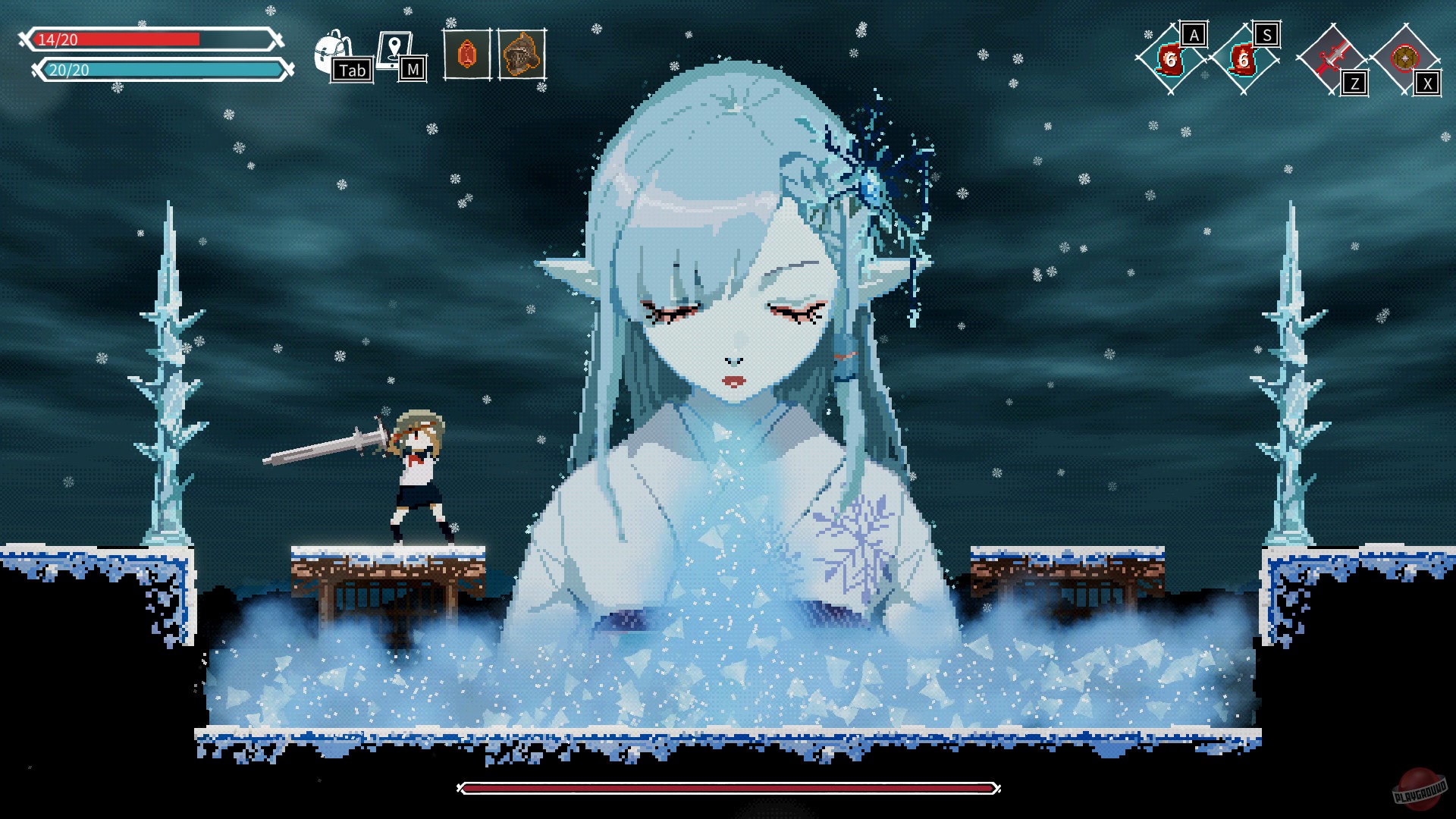Click the boss health bar at the bottom

coord(728,790)
